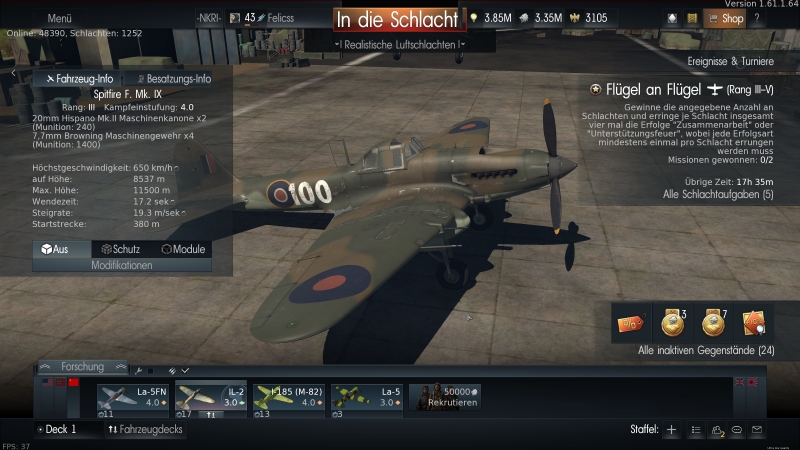Viewport: 800px width, 450px height.
Task: Open Fahrzeugdecks presets
Action: coord(145,429)
